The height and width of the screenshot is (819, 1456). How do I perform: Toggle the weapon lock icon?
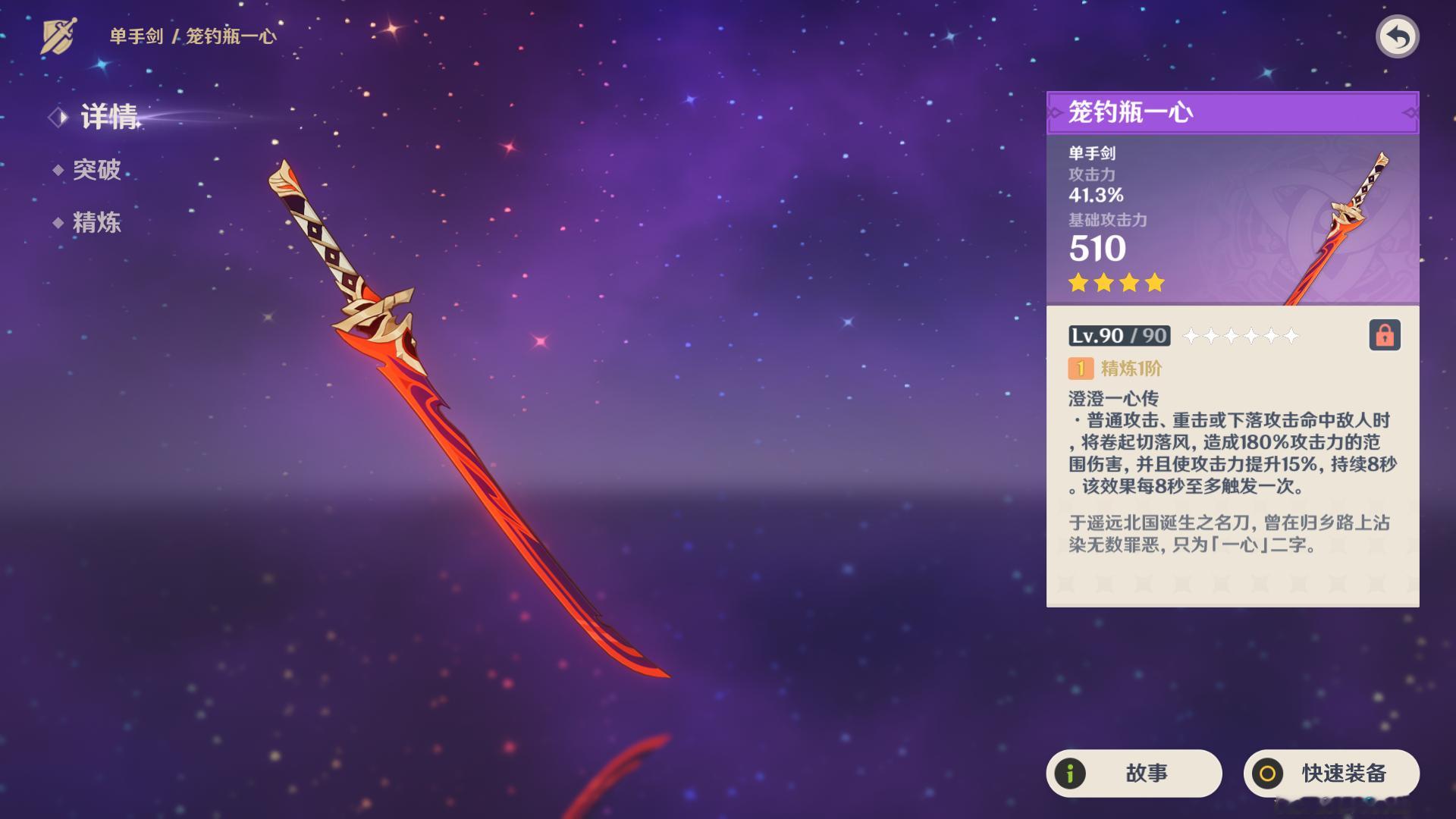[x=1384, y=335]
